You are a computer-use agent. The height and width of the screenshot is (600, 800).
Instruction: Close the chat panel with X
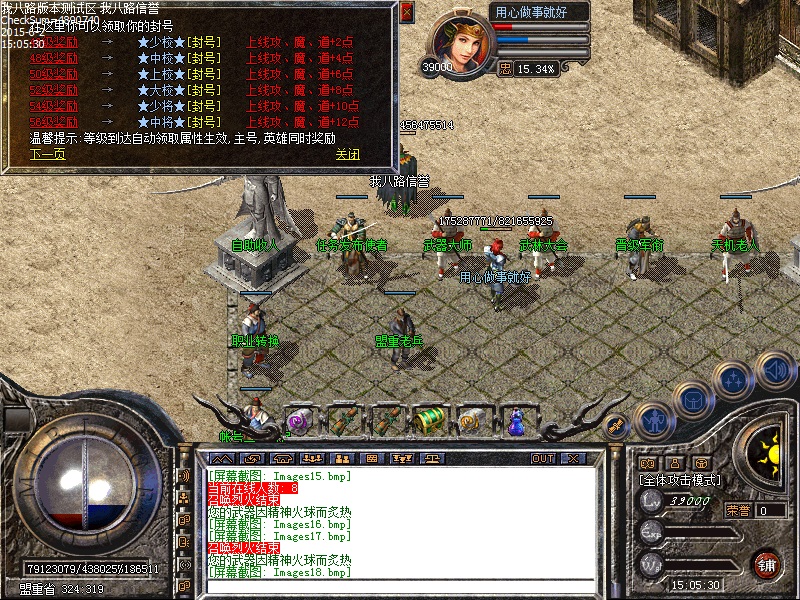[x=573, y=459]
